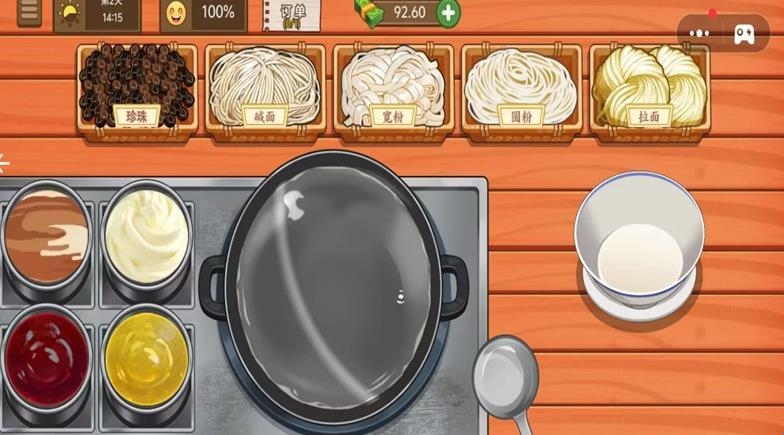784x435 pixels.
Task: Choose the white cream sauce bowl
Action: click(x=146, y=236)
